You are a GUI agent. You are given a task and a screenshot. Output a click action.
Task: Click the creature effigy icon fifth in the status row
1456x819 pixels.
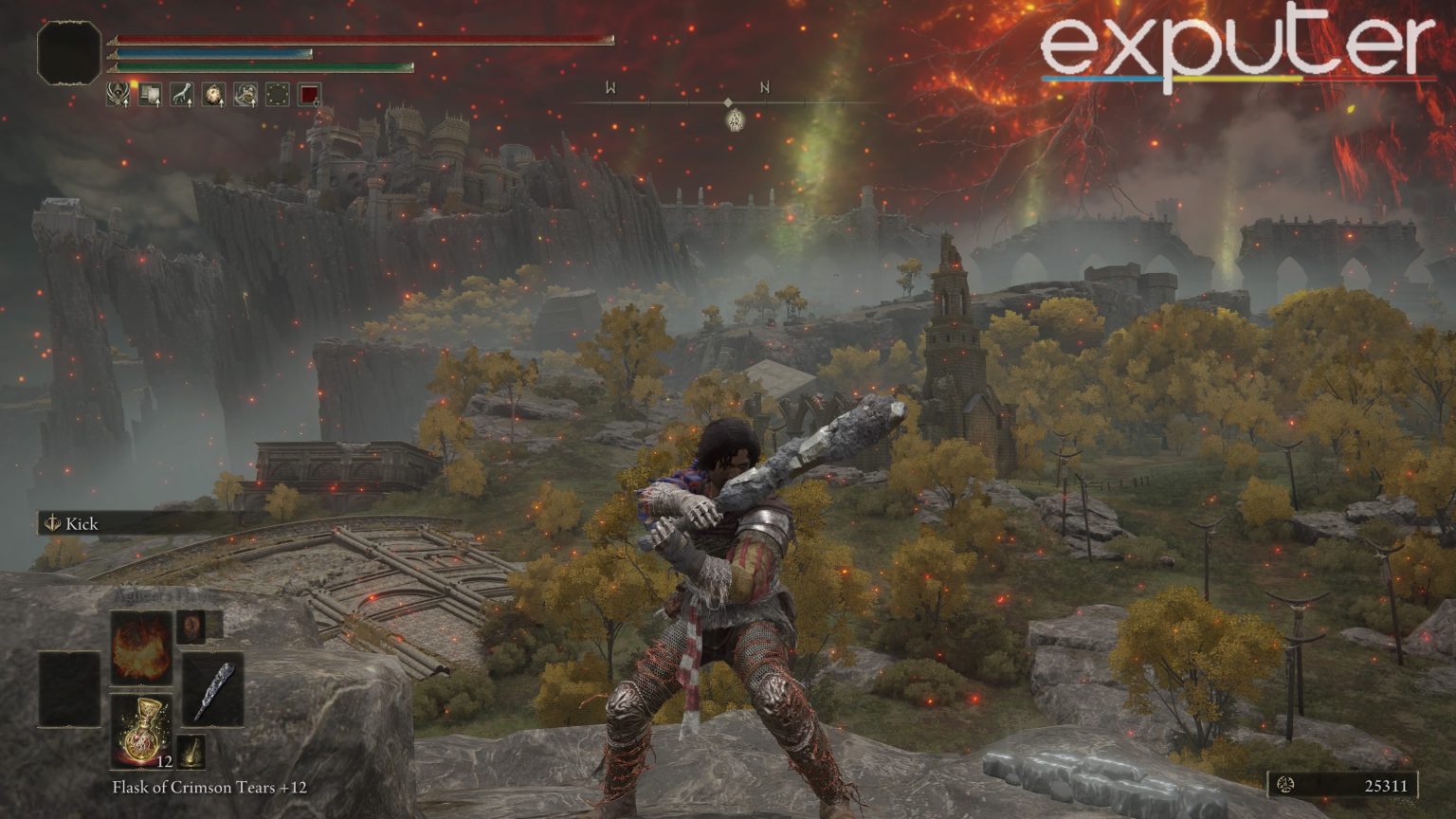click(x=244, y=95)
